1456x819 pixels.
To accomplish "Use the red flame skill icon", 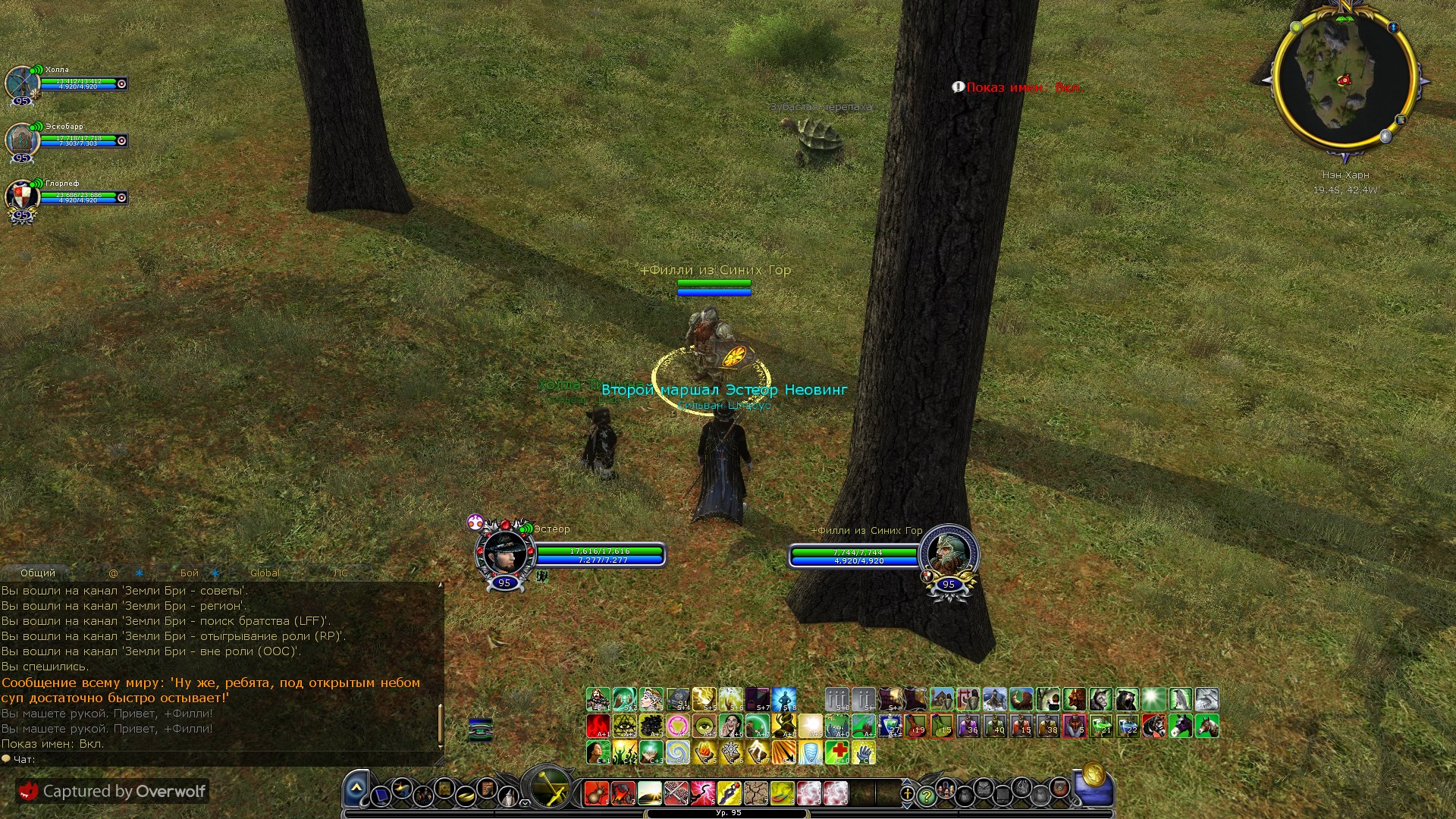I will 598,726.
